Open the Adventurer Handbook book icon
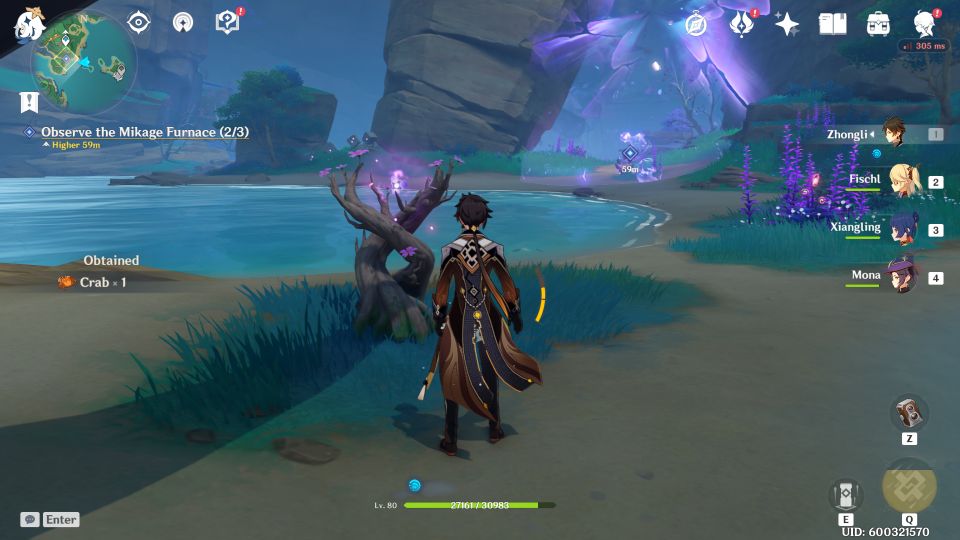This screenshot has height=540, width=960. coord(832,24)
